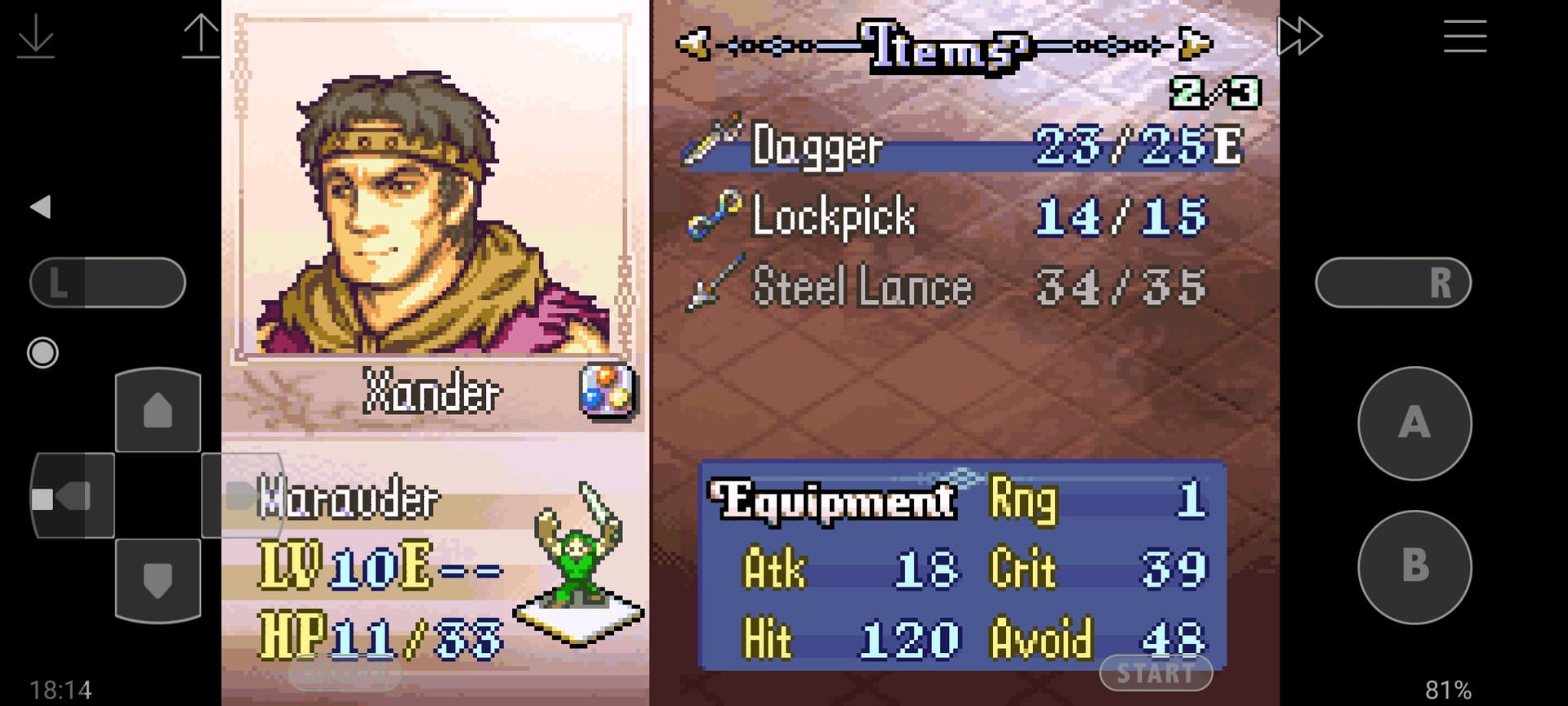1568x706 pixels.
Task: Go to previous stat page with left arrow
Action: 693,44
